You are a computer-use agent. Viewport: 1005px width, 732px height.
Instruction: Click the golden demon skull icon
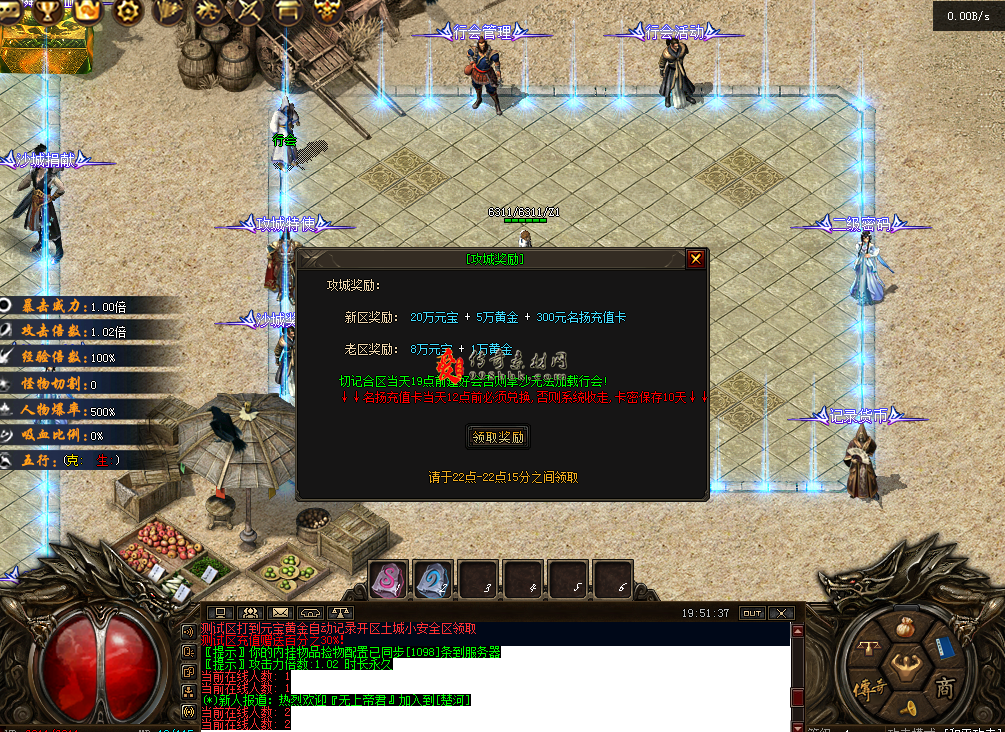(x=326, y=11)
